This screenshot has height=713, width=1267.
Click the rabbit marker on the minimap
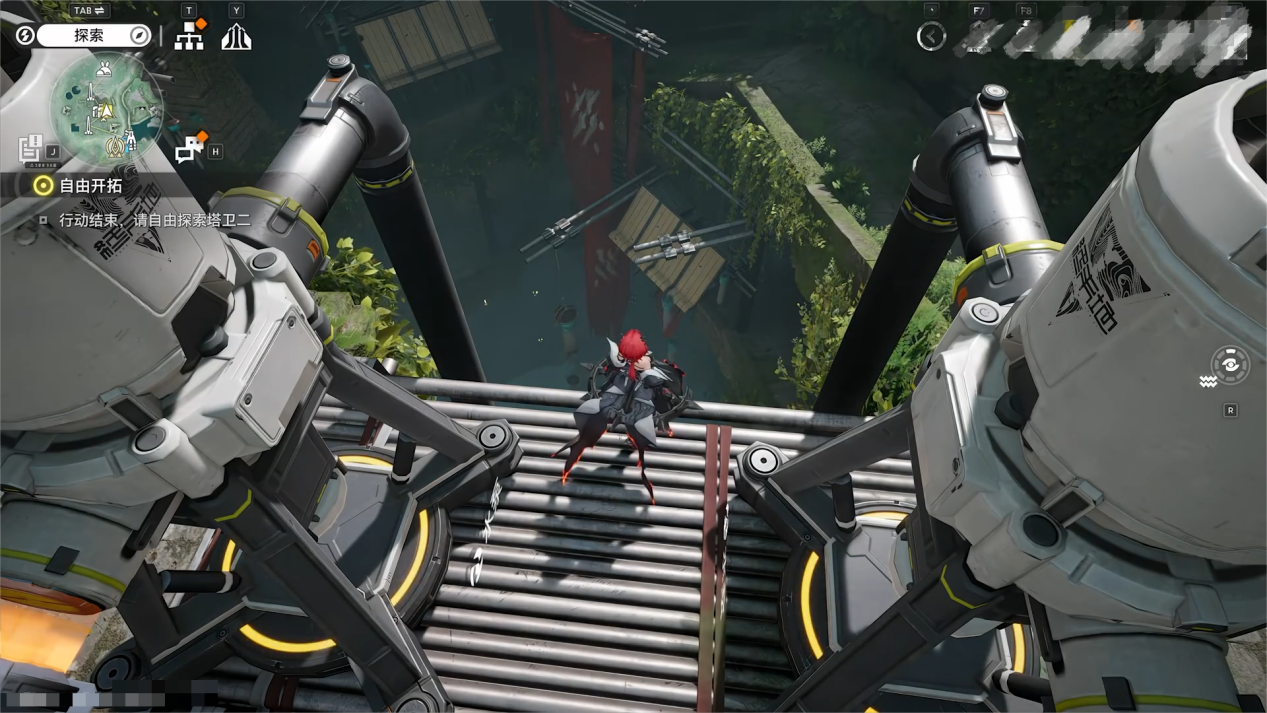tap(105, 70)
